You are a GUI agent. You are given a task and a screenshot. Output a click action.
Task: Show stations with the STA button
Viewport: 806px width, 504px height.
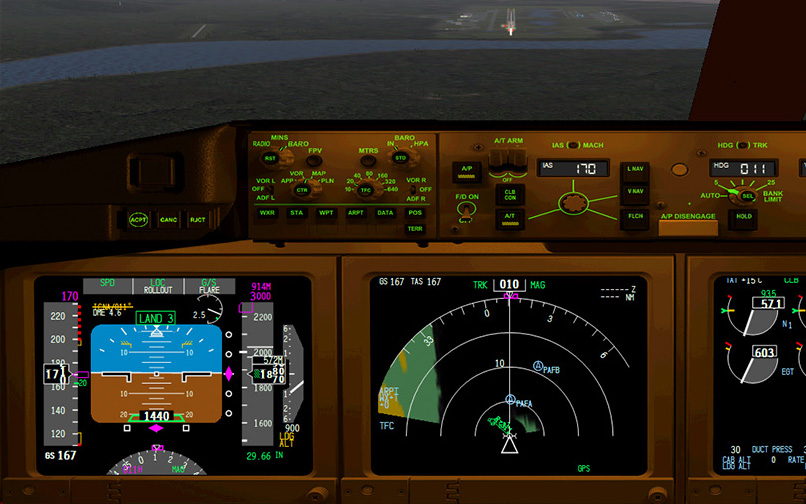297,213
